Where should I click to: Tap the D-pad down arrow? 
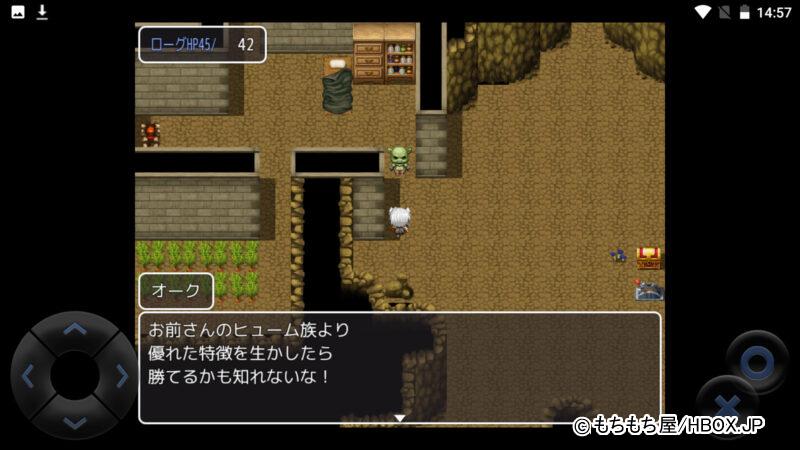click(x=74, y=423)
